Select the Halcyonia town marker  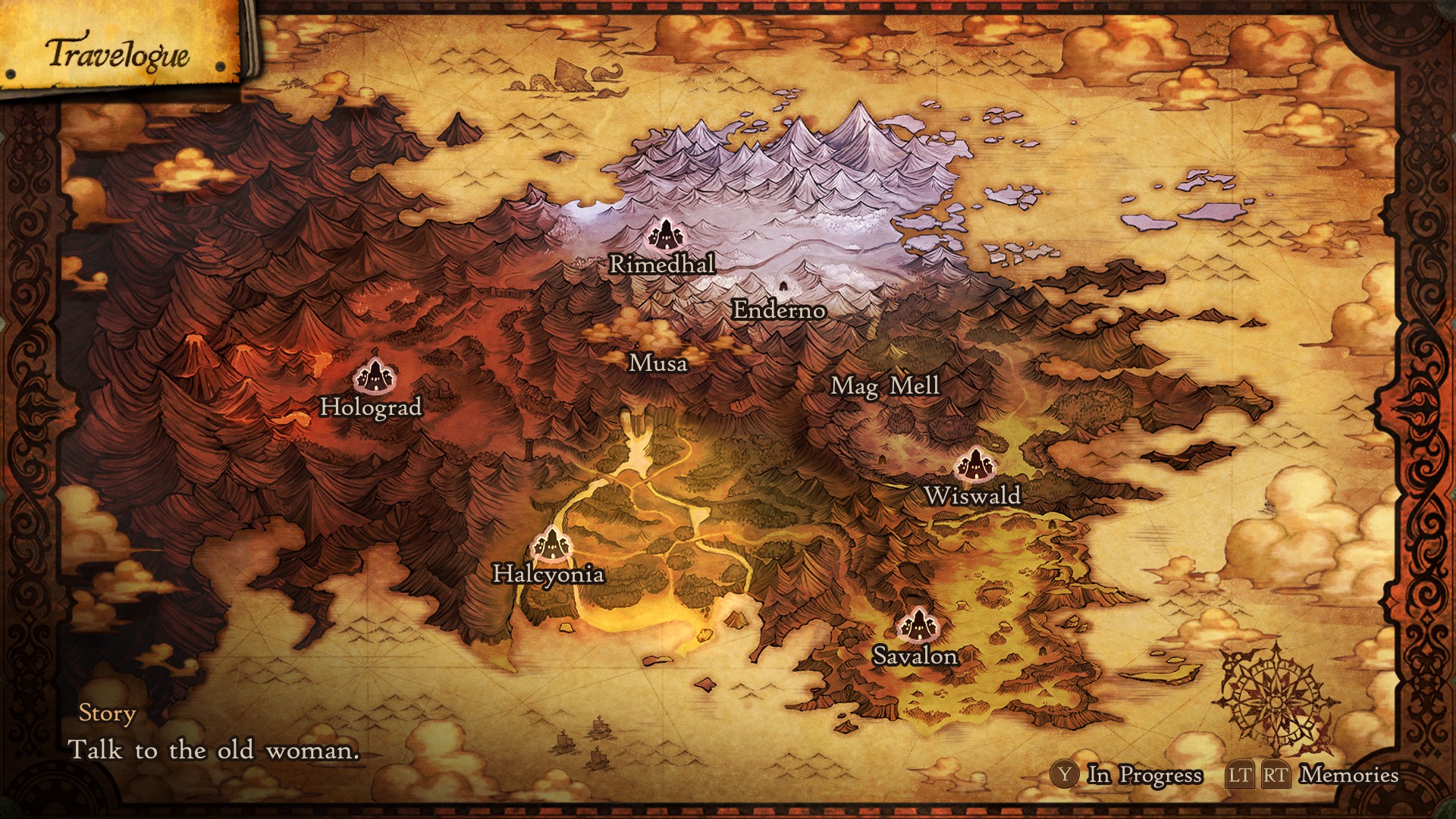550,543
